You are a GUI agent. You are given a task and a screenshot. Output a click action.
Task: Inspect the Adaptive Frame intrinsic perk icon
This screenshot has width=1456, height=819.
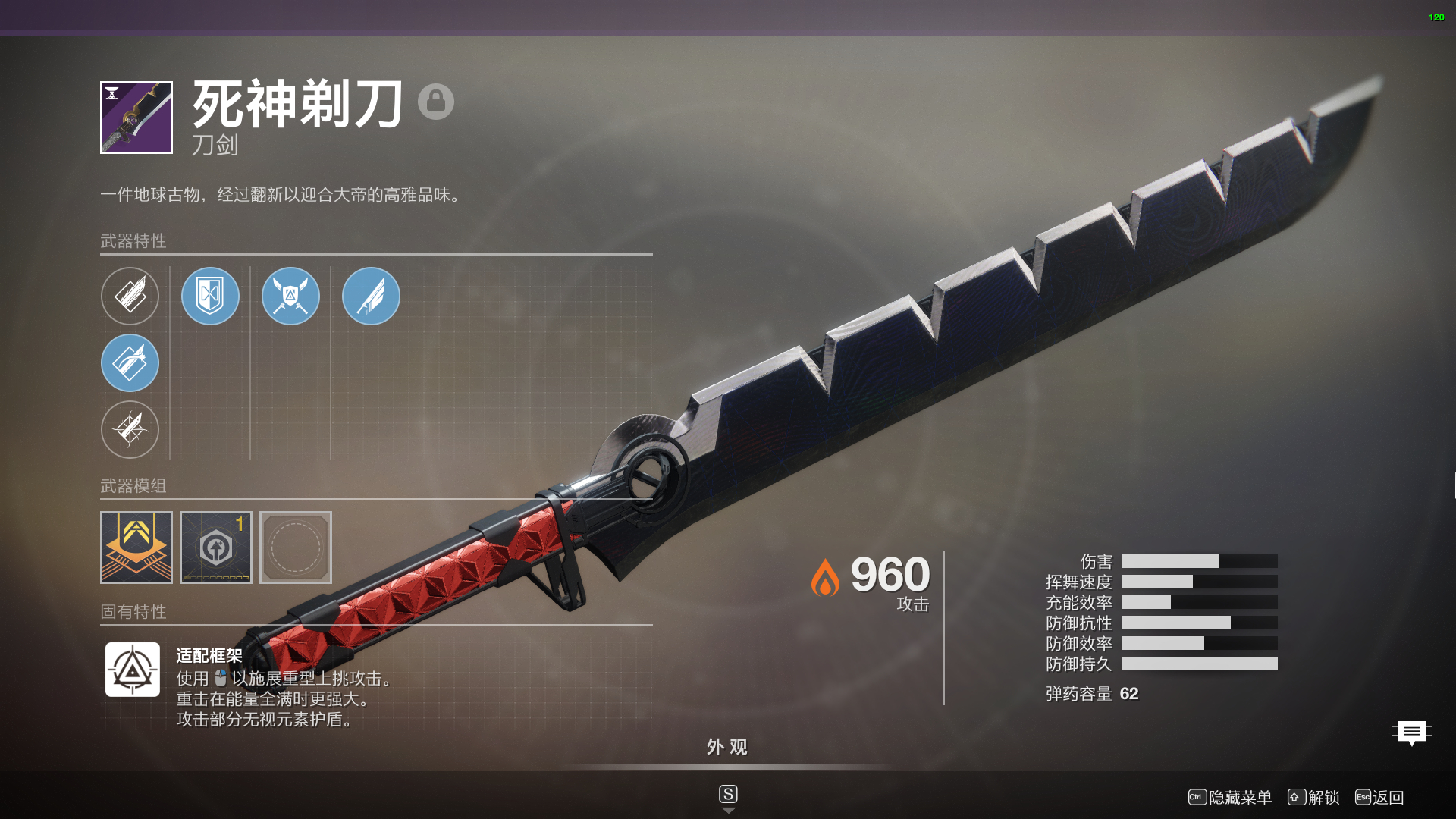(133, 670)
